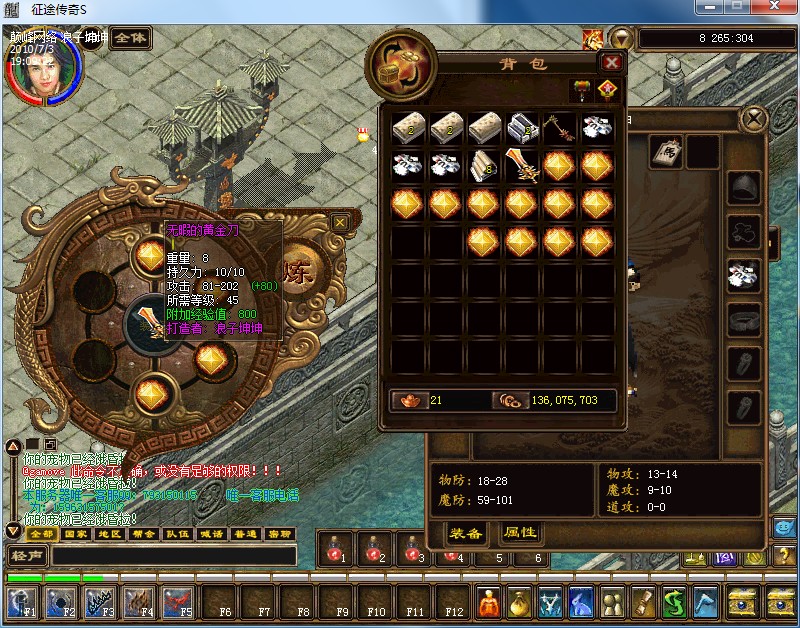
Task: Click the 轻声 whisper button
Action: click(x=27, y=555)
